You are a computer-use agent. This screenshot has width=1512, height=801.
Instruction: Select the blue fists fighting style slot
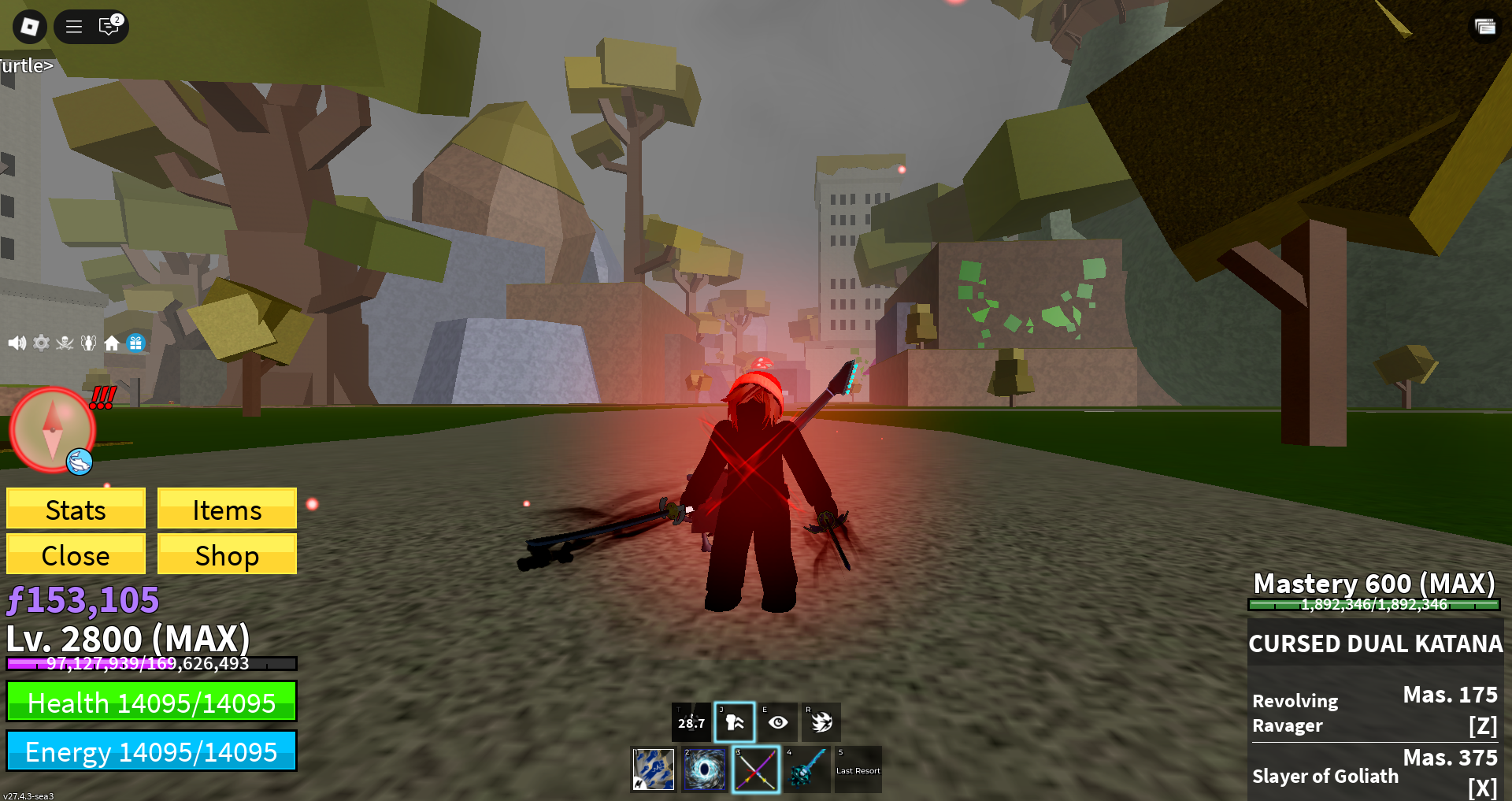click(x=654, y=769)
